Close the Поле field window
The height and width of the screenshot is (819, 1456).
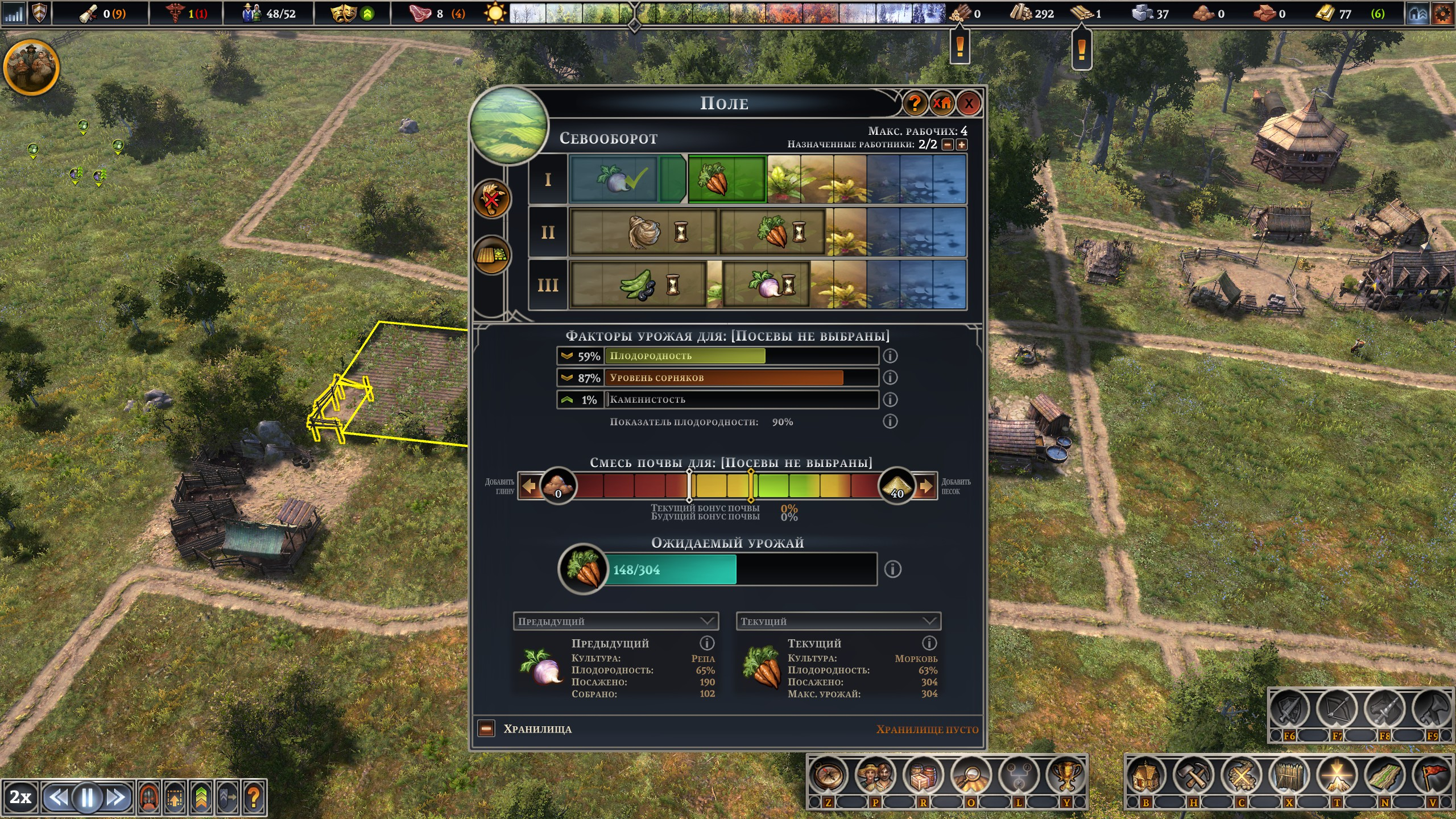[x=969, y=103]
